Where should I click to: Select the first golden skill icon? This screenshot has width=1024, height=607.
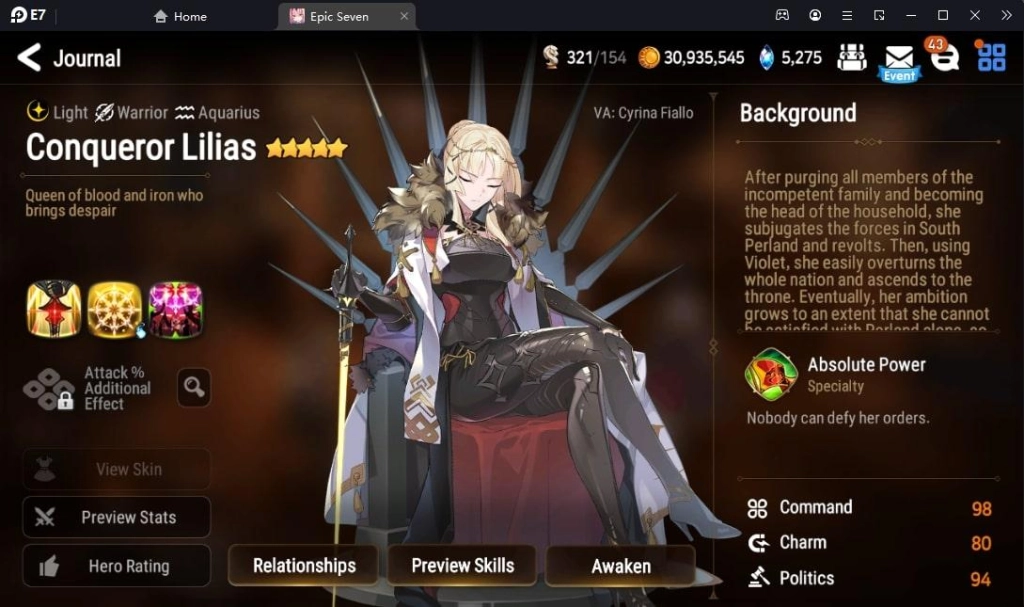54,309
